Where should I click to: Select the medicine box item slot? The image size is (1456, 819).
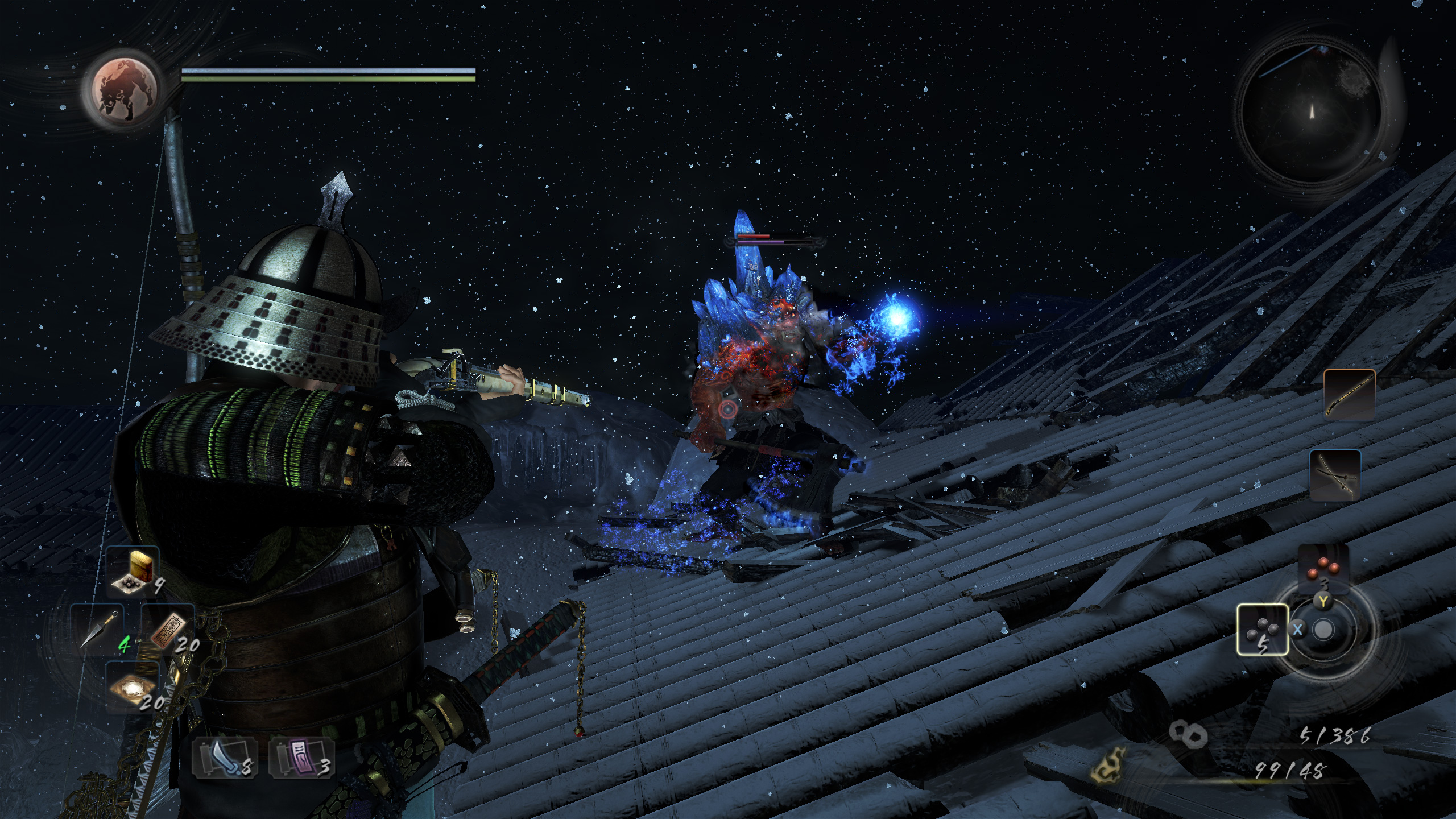[133, 572]
